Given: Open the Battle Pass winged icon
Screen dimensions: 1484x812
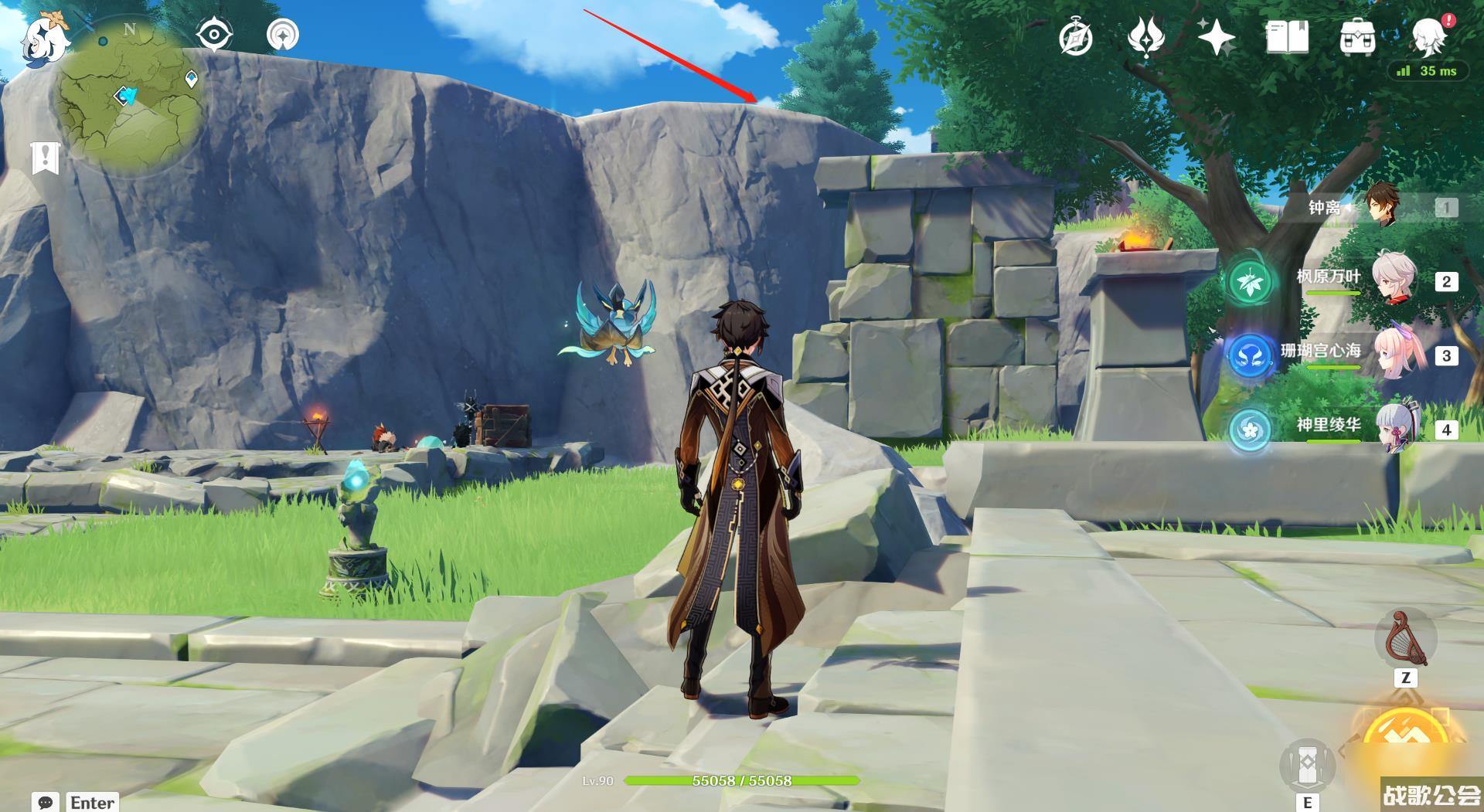Looking at the screenshot, I should click(x=1146, y=37).
